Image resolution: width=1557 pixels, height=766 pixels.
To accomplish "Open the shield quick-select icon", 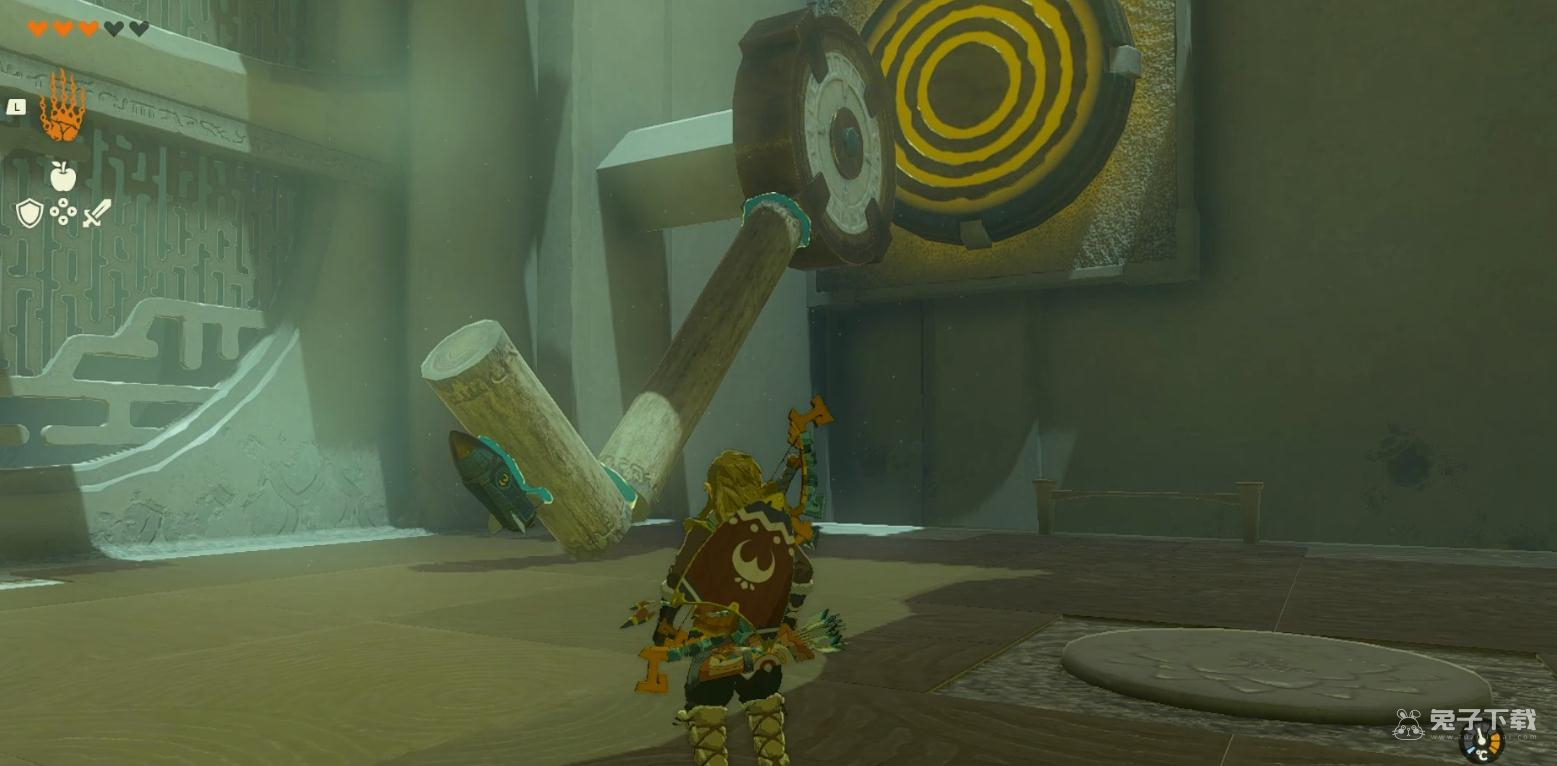I will (x=29, y=213).
